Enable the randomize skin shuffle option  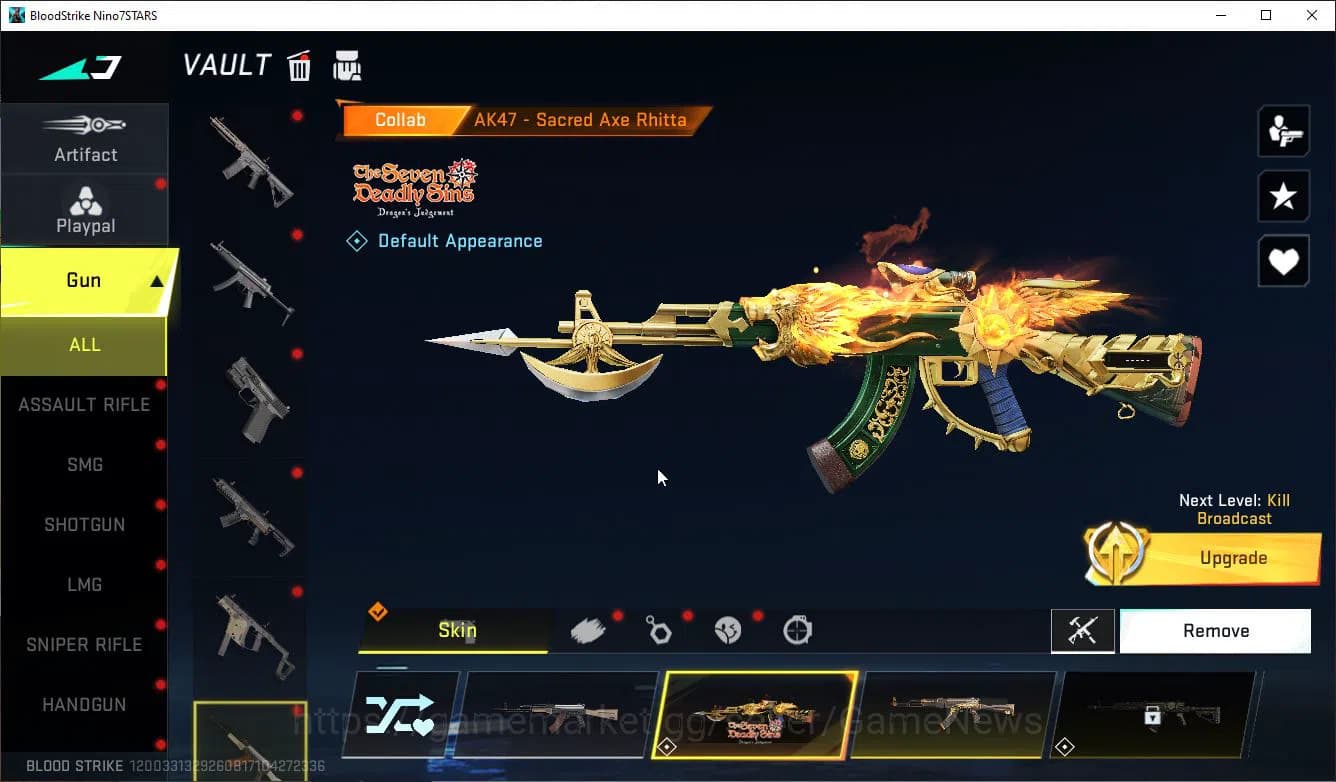point(399,714)
